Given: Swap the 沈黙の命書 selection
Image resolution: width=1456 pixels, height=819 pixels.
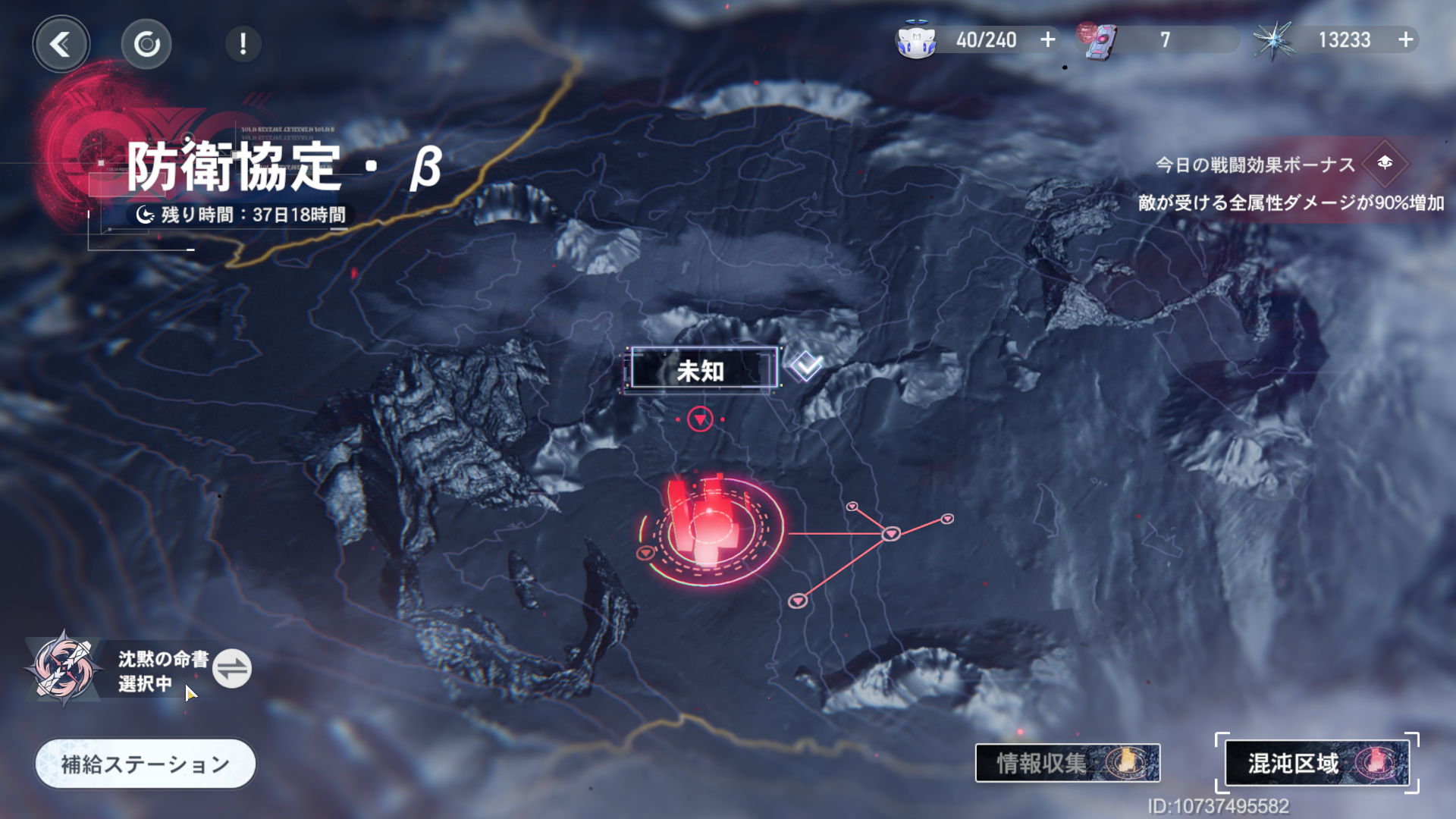Looking at the screenshot, I should [x=231, y=669].
